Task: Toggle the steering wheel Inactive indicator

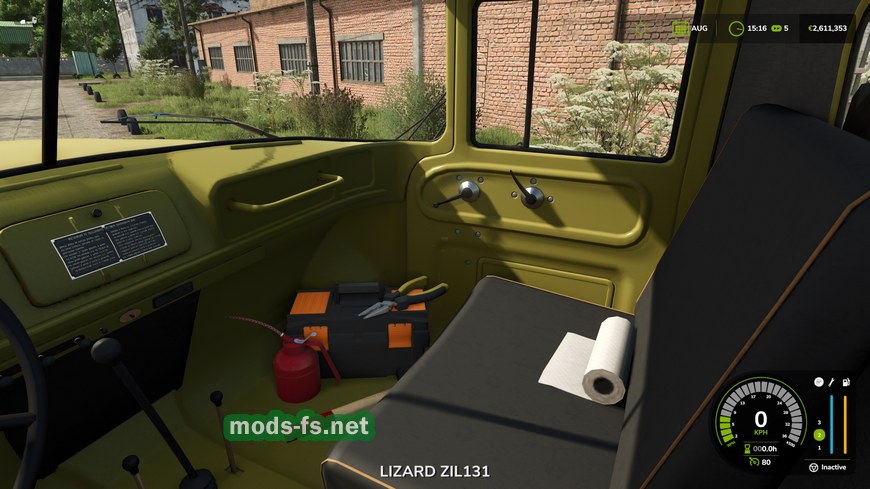Action: (x=813, y=467)
